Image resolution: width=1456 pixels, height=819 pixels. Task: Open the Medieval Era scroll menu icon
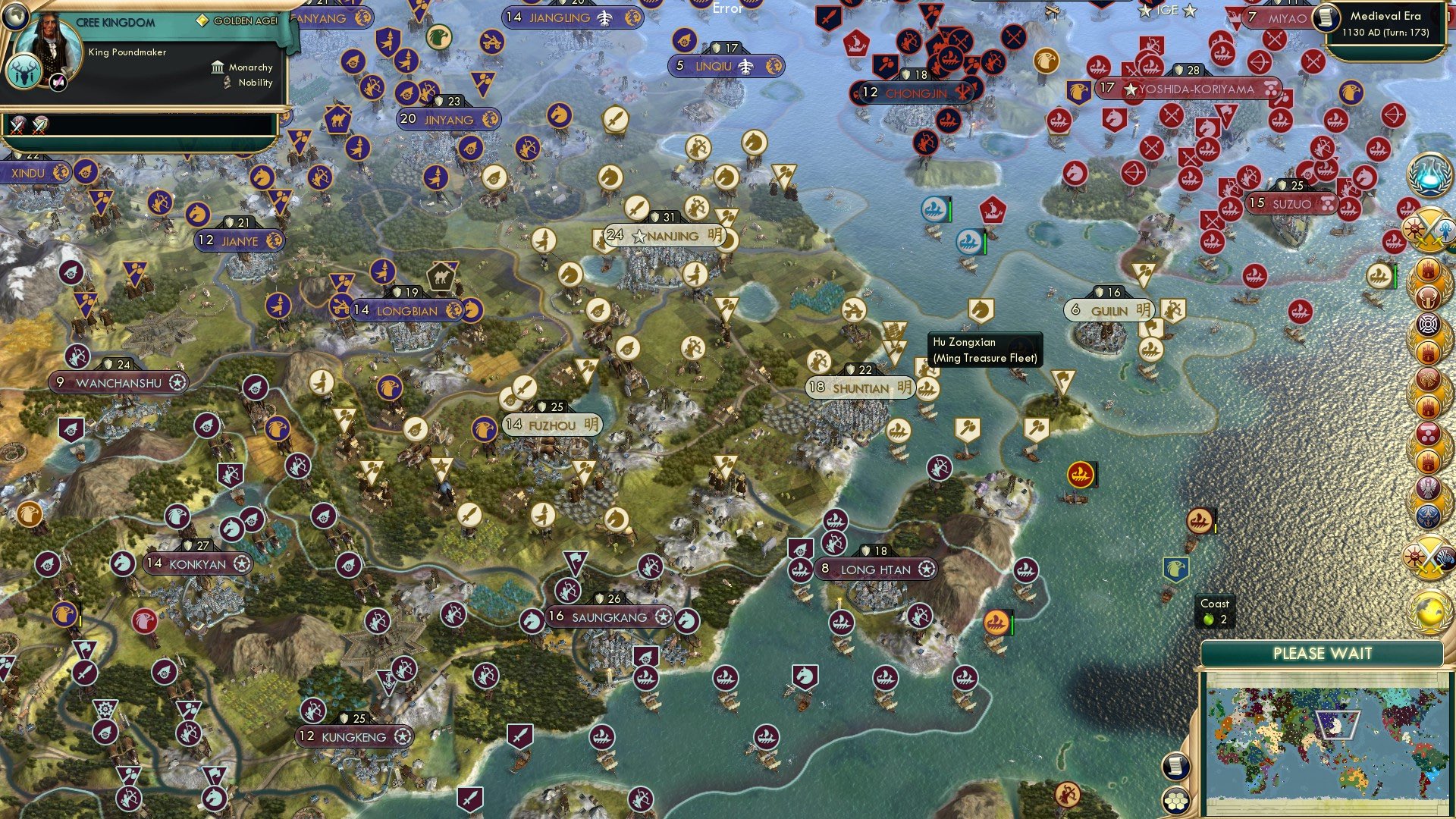1327,18
